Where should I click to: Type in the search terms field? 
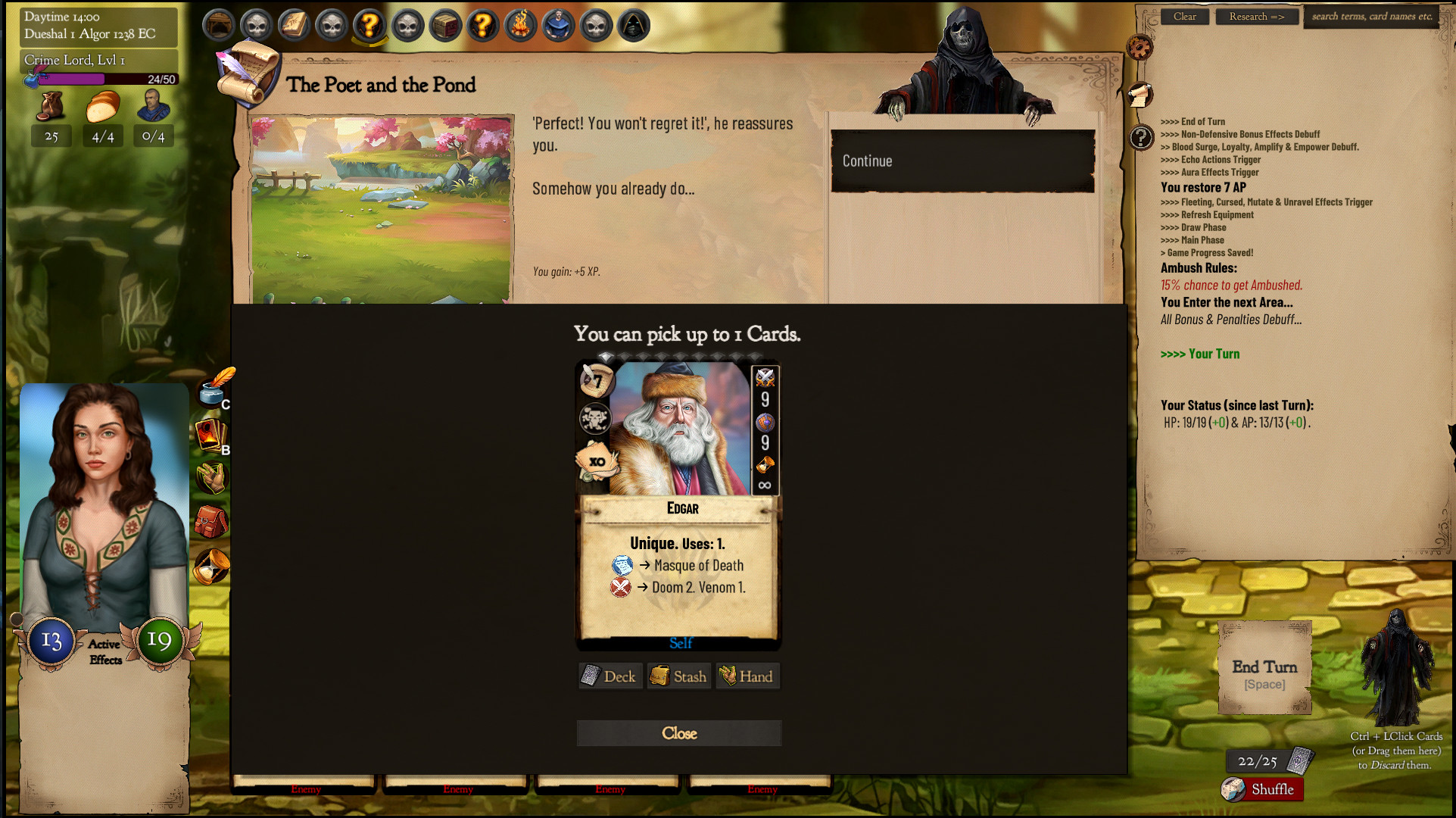pos(1370,16)
